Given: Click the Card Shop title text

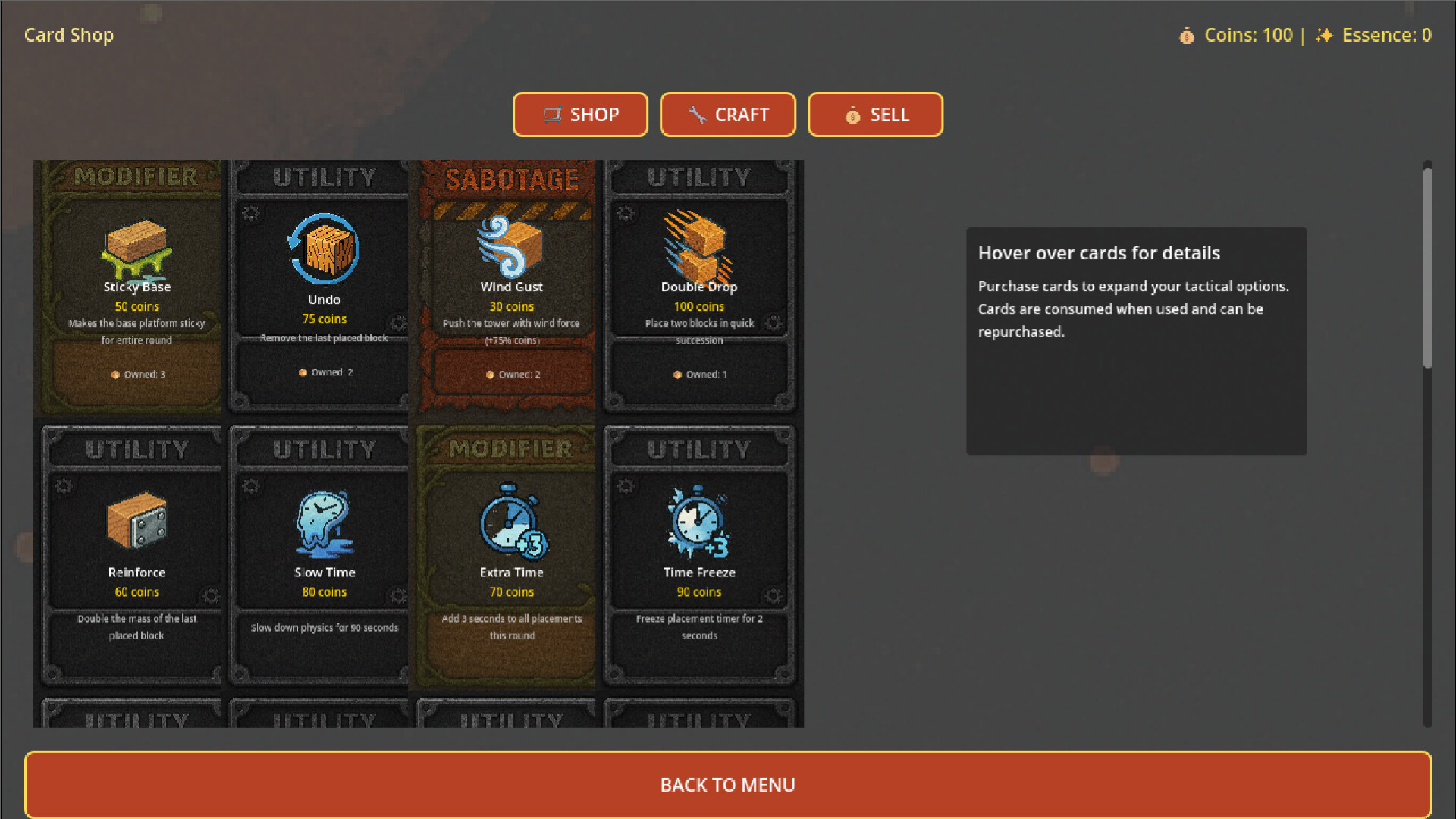Looking at the screenshot, I should pos(68,35).
